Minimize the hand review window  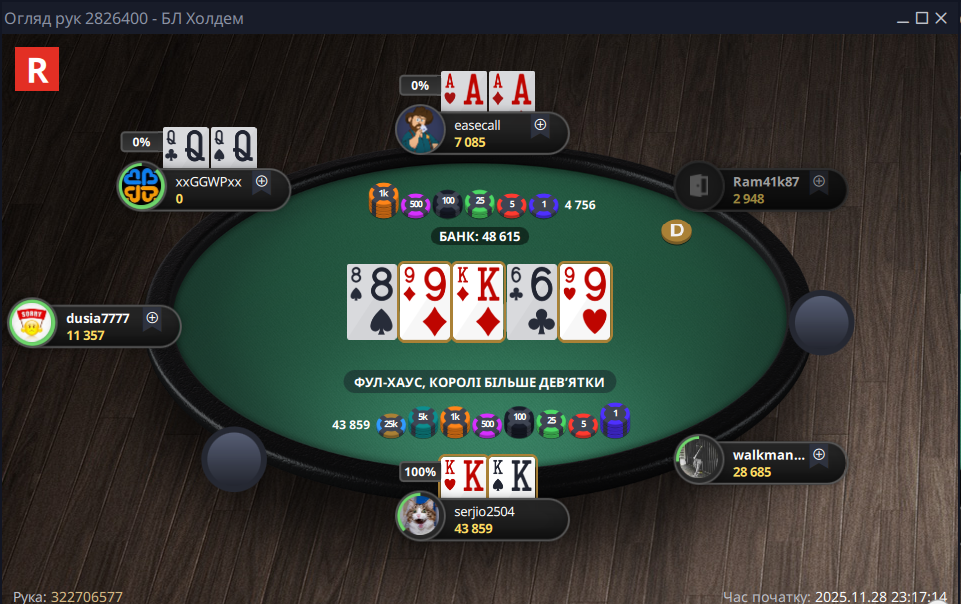(x=902, y=18)
